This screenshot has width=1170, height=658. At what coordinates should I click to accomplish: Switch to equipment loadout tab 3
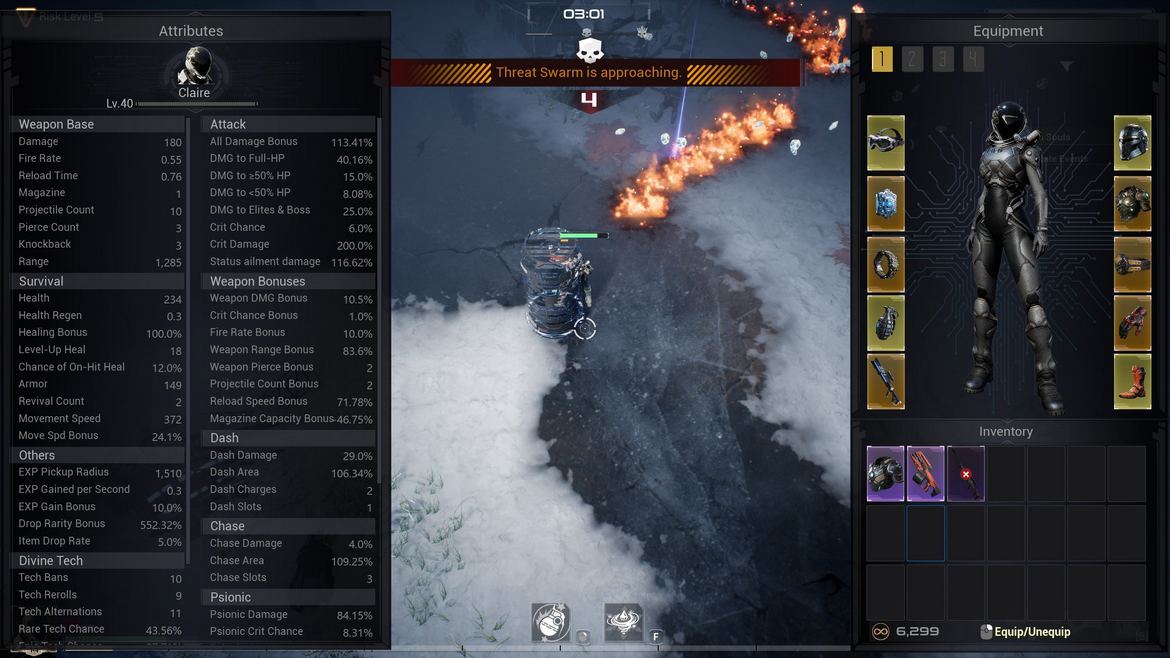click(943, 59)
